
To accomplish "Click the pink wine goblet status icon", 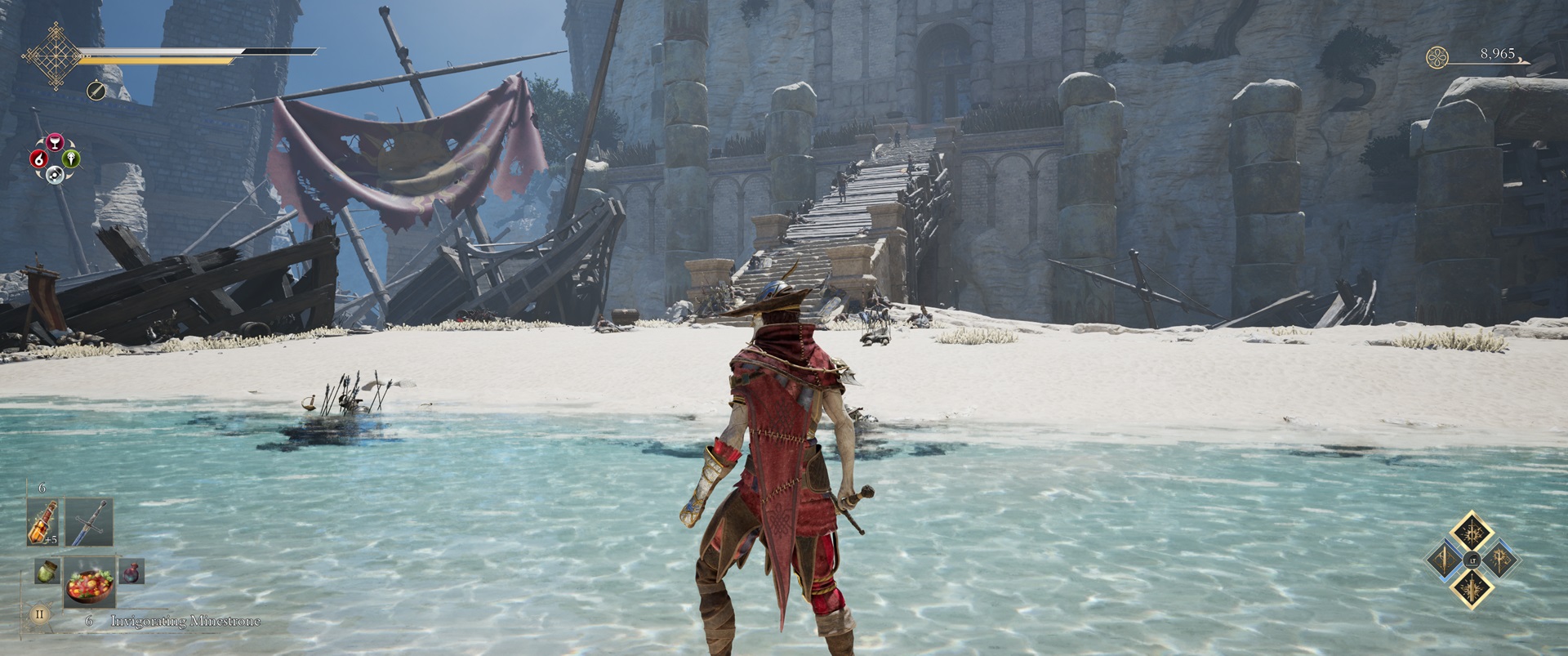I will pyautogui.click(x=55, y=143).
